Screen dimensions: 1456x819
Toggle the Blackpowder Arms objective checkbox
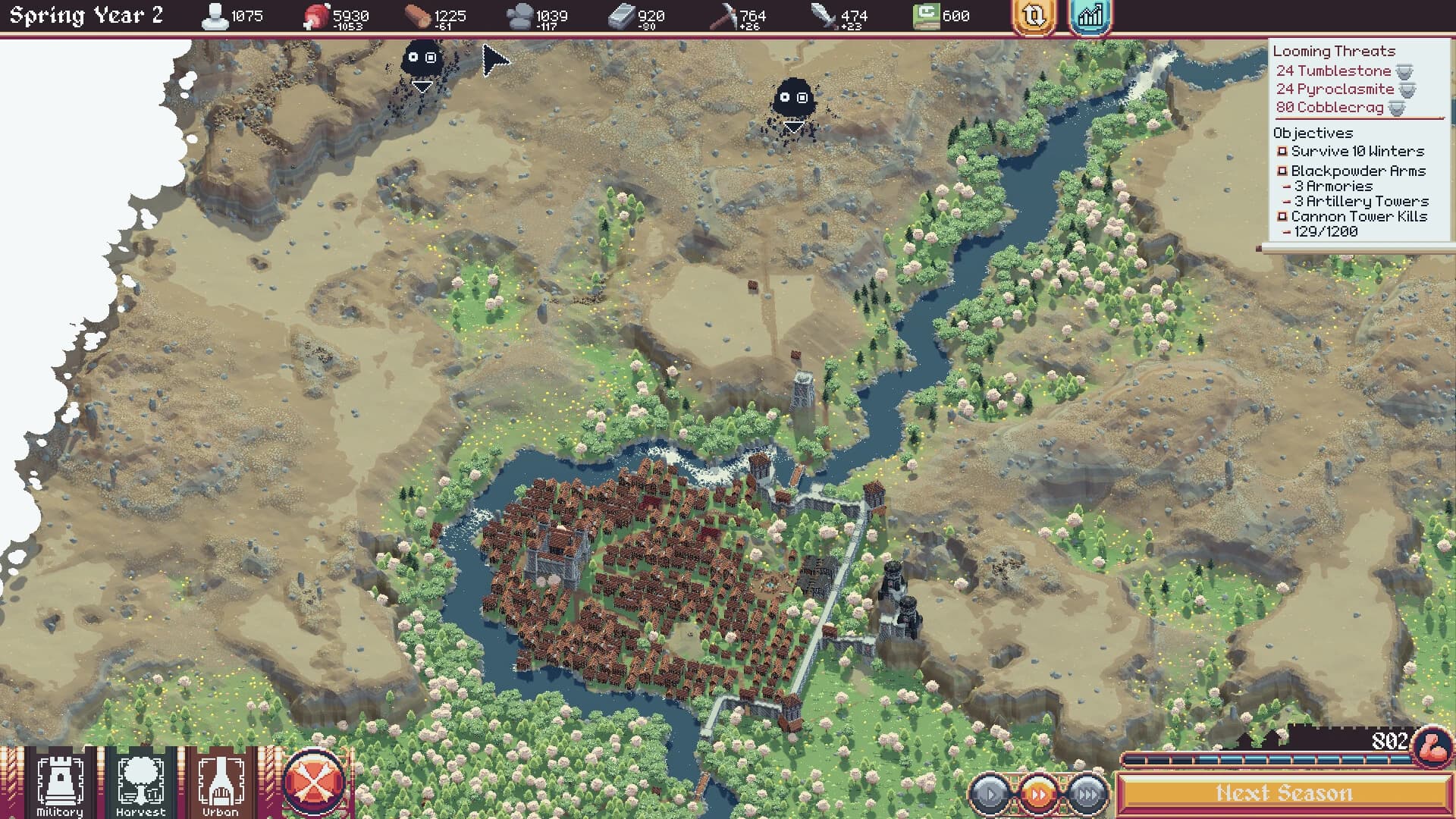[1281, 171]
